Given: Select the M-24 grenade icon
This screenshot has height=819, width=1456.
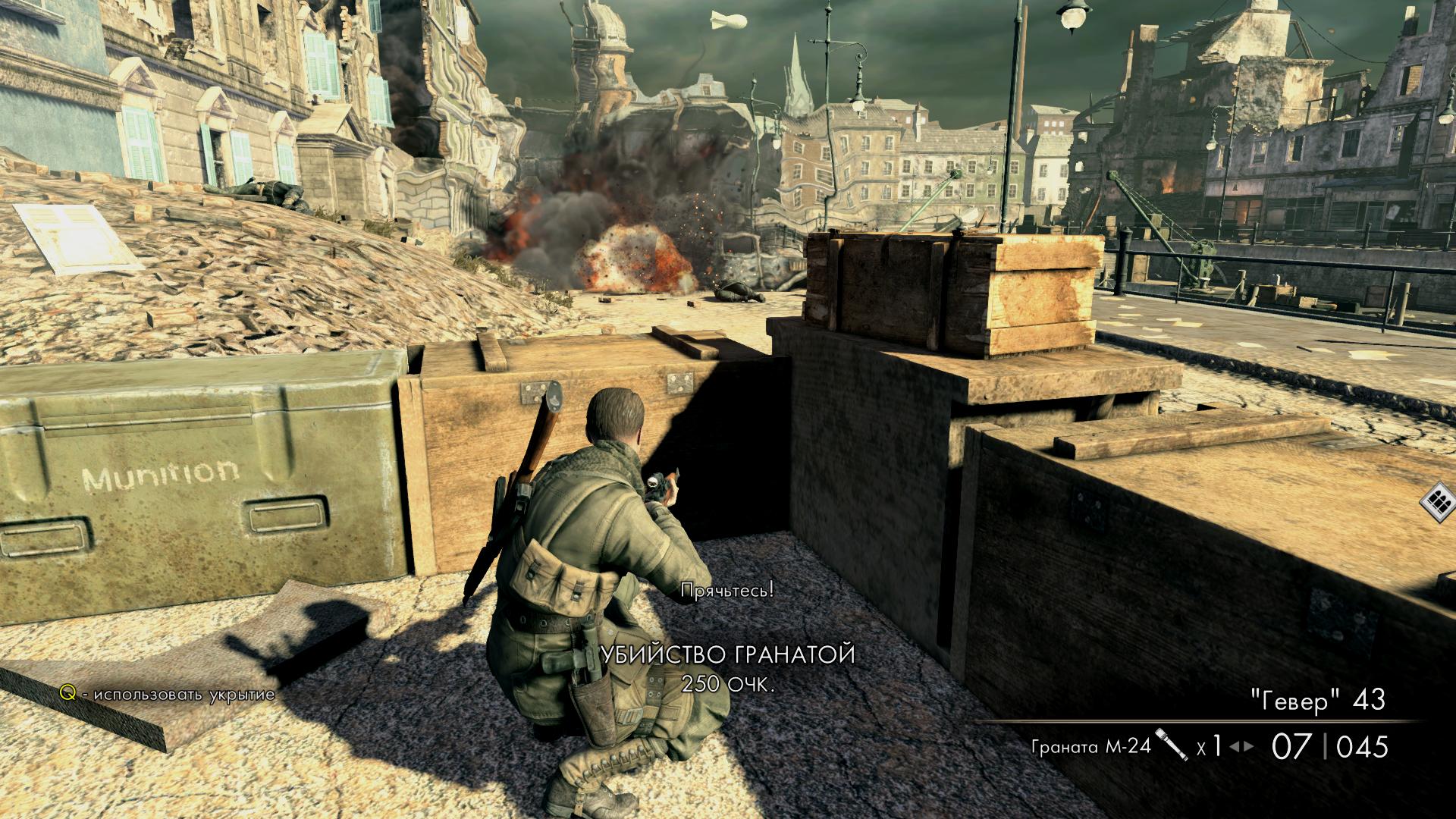Looking at the screenshot, I should (x=1171, y=745).
